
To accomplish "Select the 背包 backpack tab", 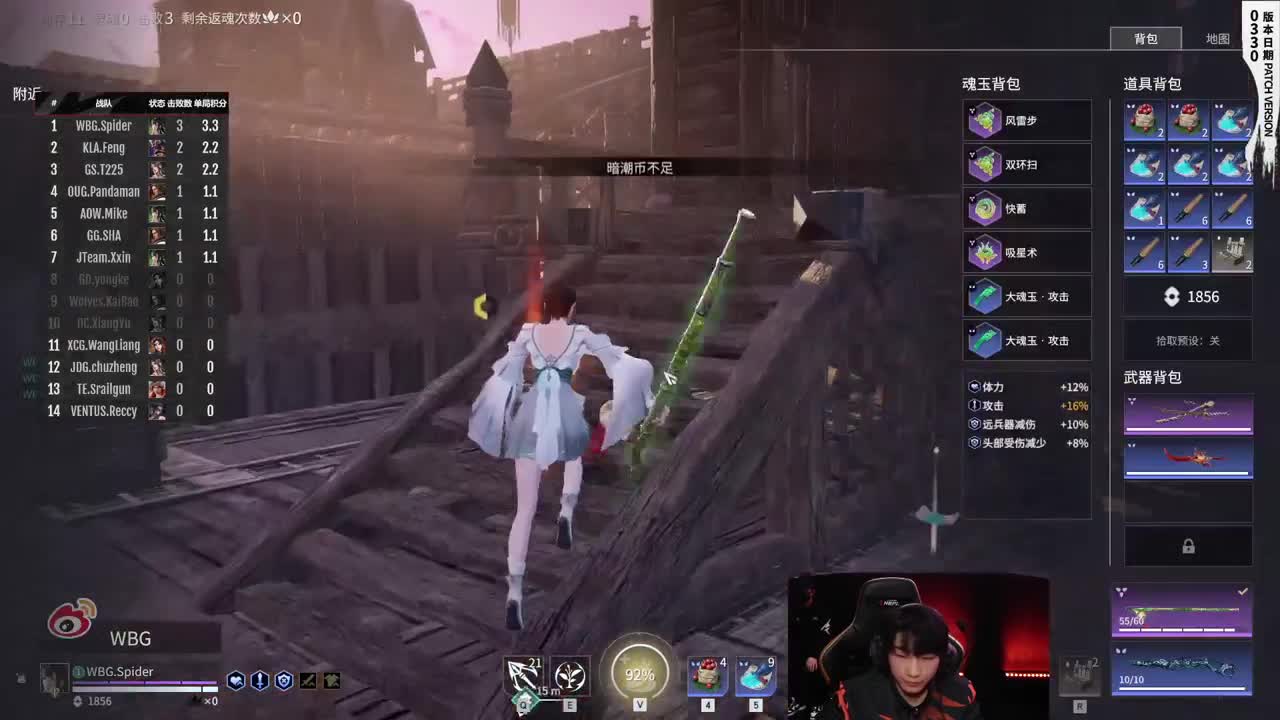I will coord(1147,39).
